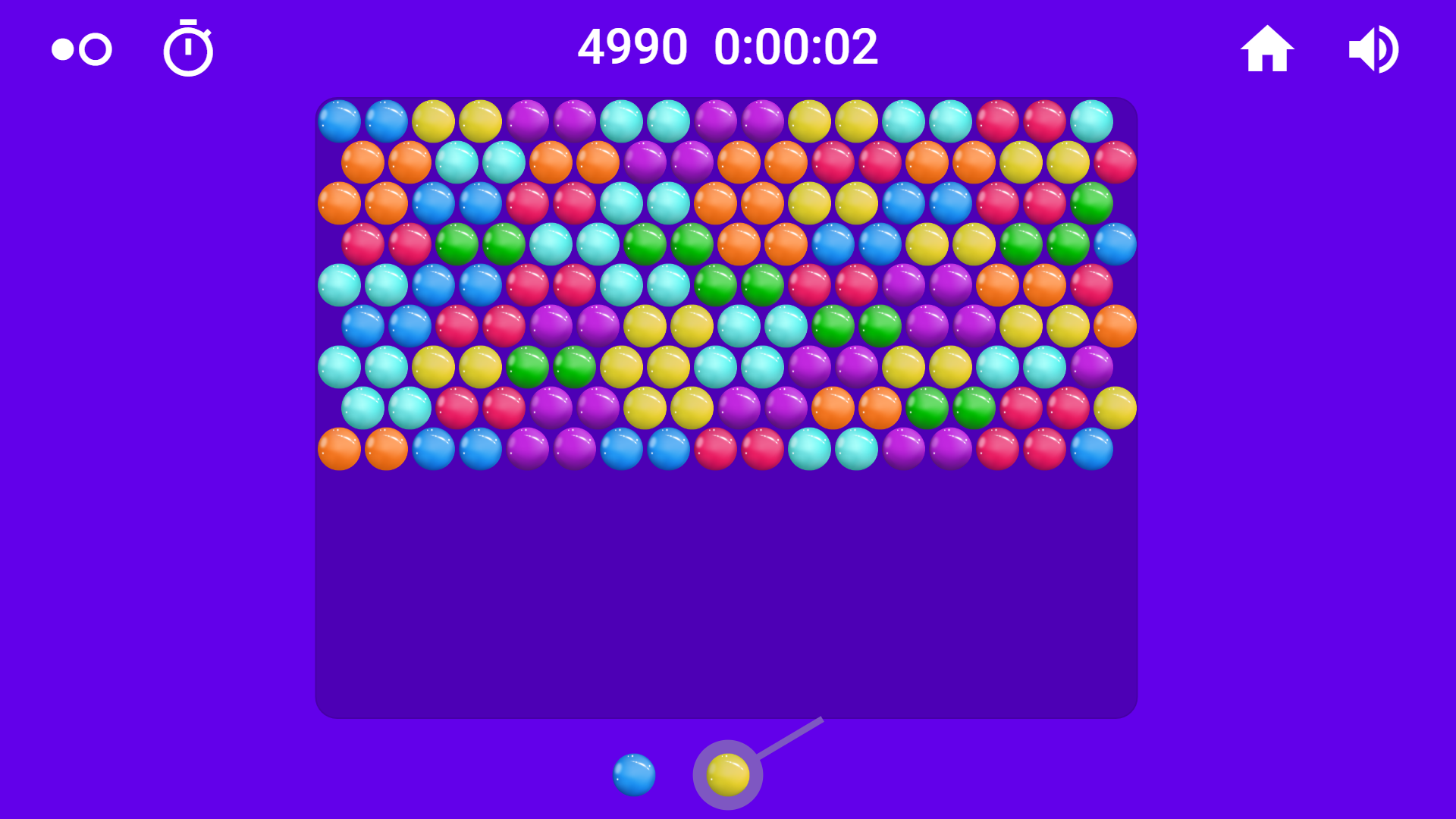Select the orange bubble at bottom left corner
Screen dimensions: 1456x819
[x=338, y=450]
